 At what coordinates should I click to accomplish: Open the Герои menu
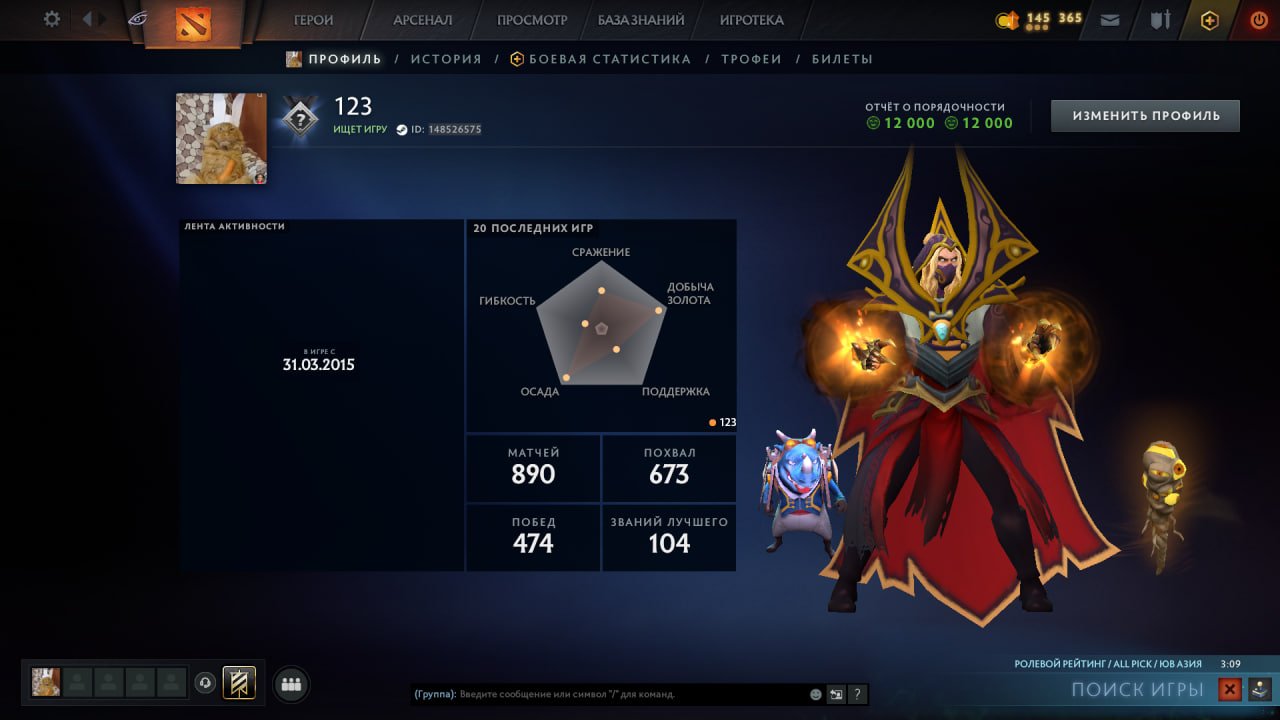[313, 20]
